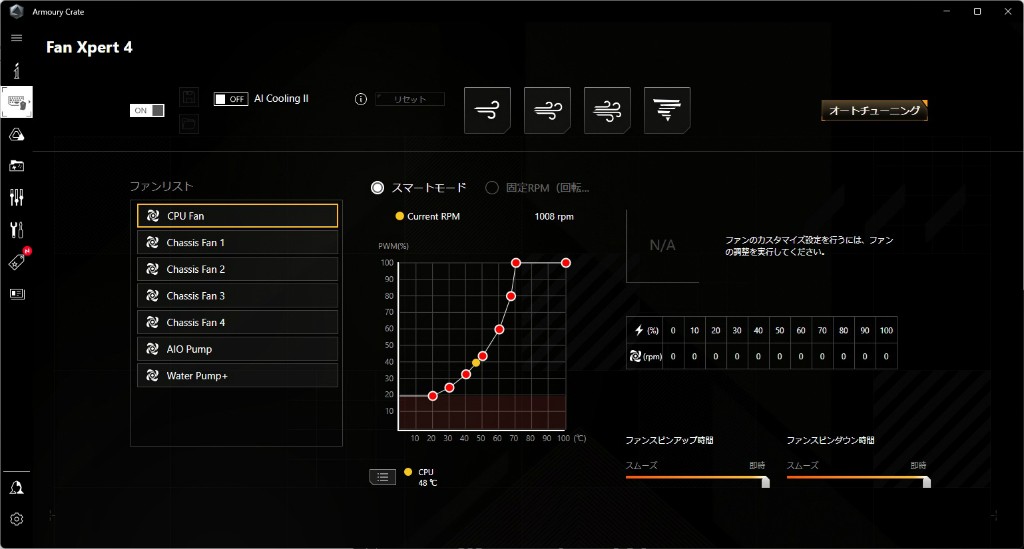Start the オートチューニング auto tuning
Screen dimensions: 1024x549
[874, 111]
